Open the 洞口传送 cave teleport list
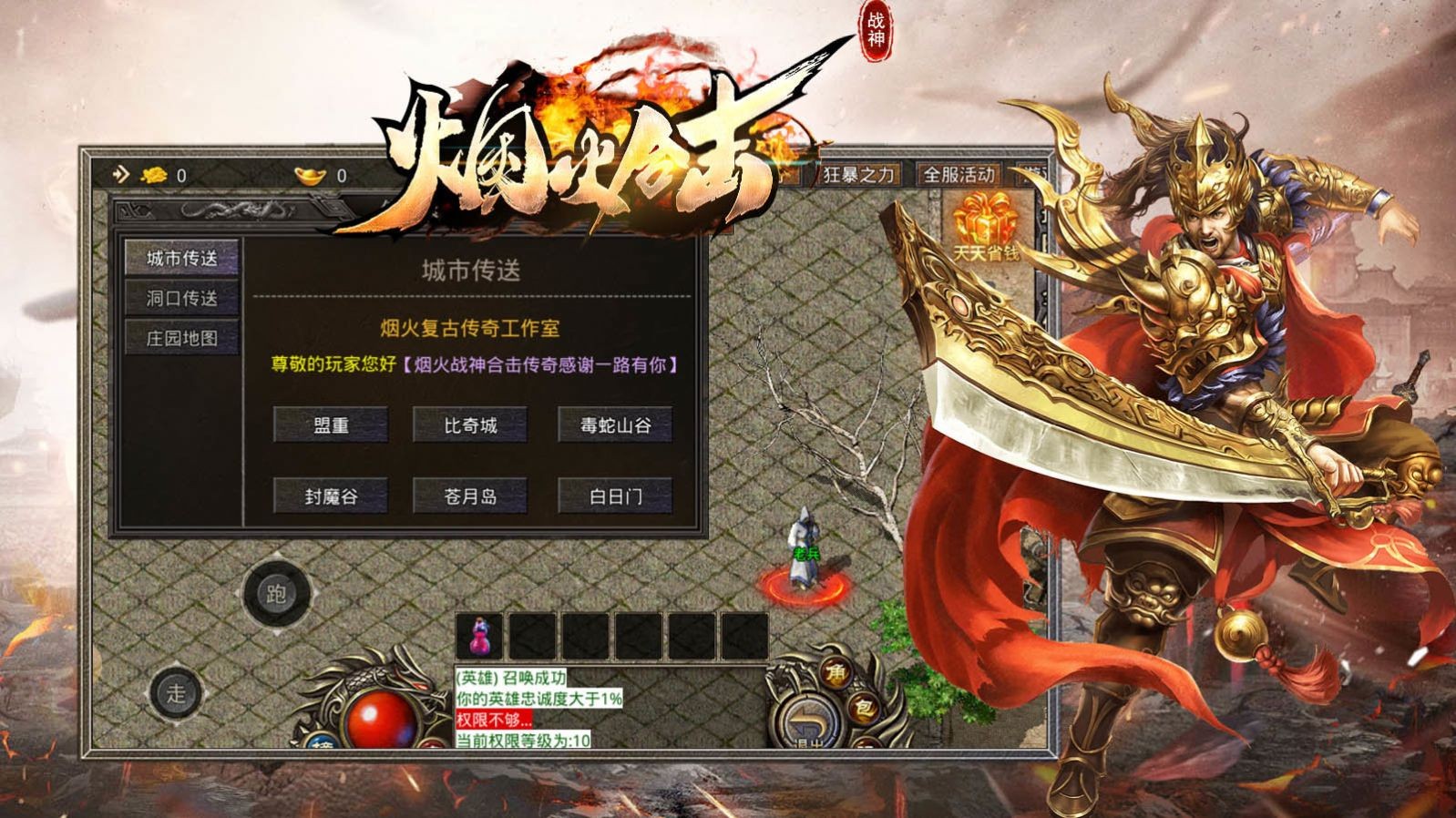This screenshot has width=1456, height=818. (x=180, y=295)
